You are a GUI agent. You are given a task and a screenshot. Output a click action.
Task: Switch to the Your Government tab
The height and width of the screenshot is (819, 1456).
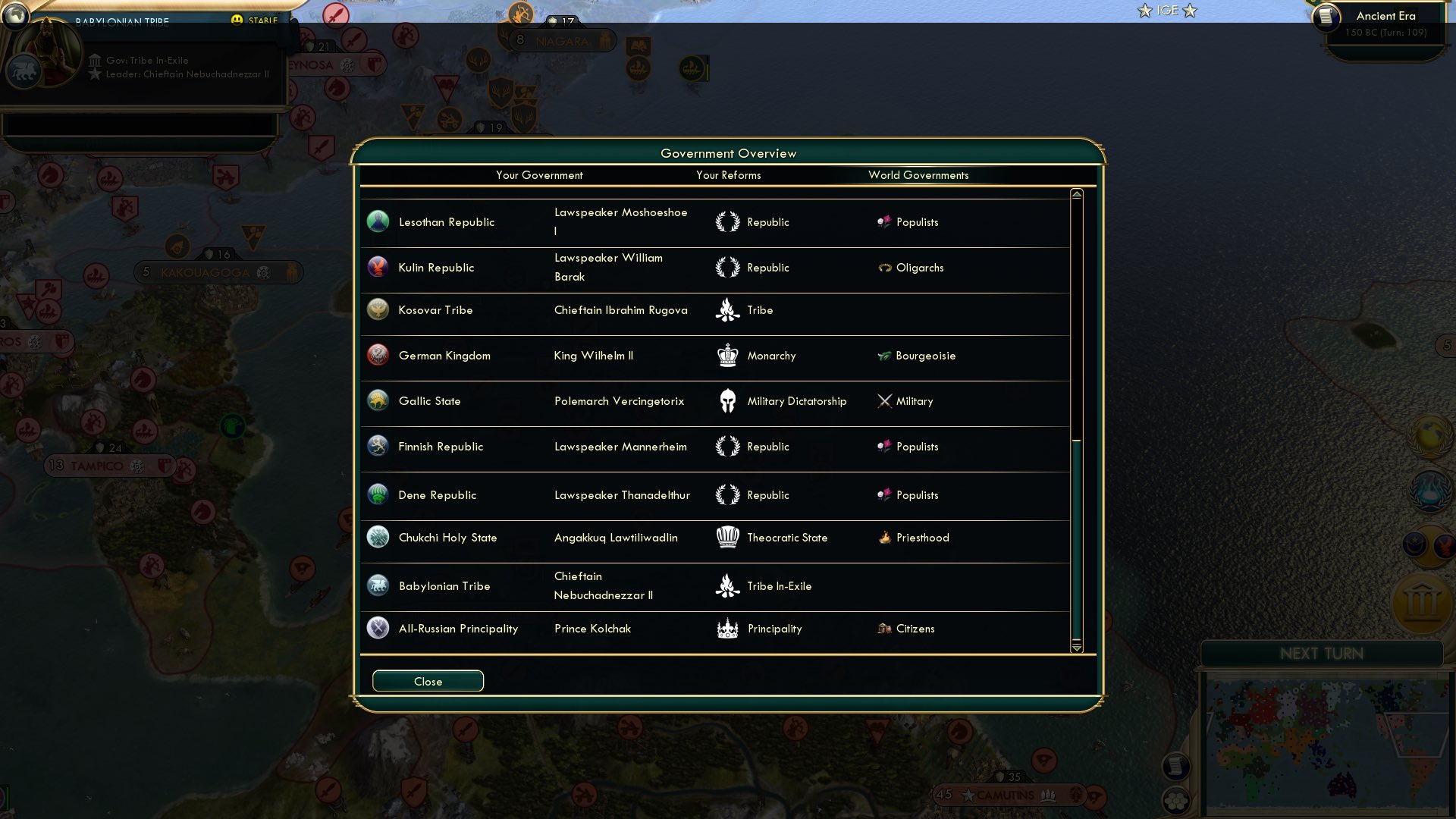[539, 175]
